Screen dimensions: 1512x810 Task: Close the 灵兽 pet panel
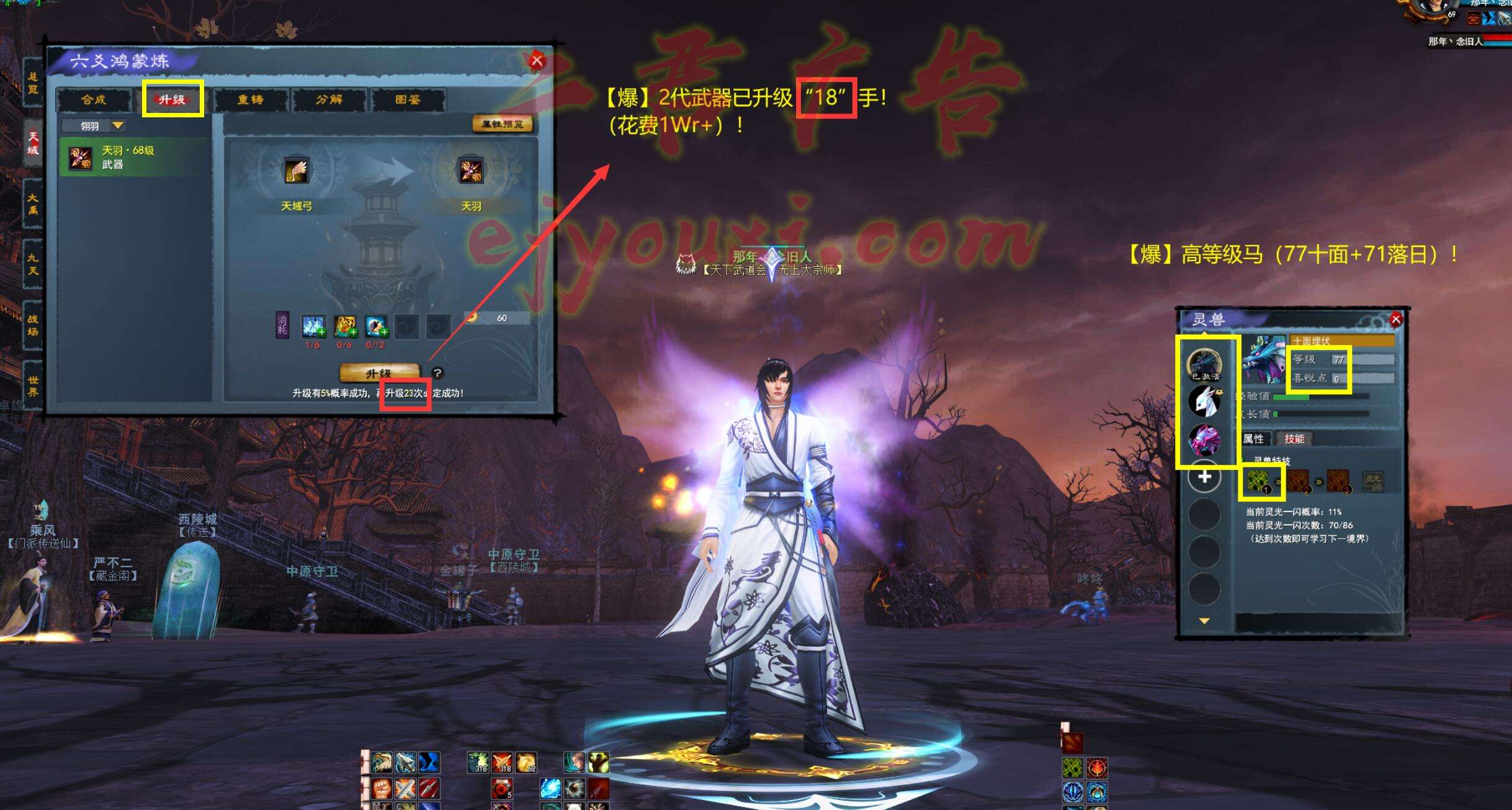click(1396, 319)
